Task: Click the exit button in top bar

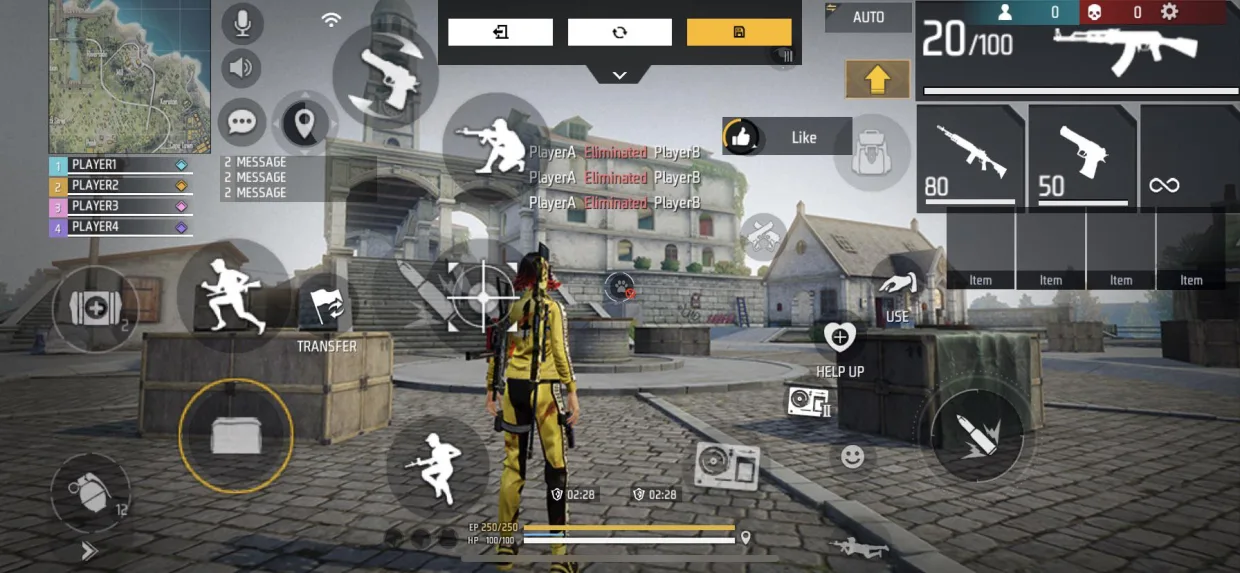Action: (500, 32)
